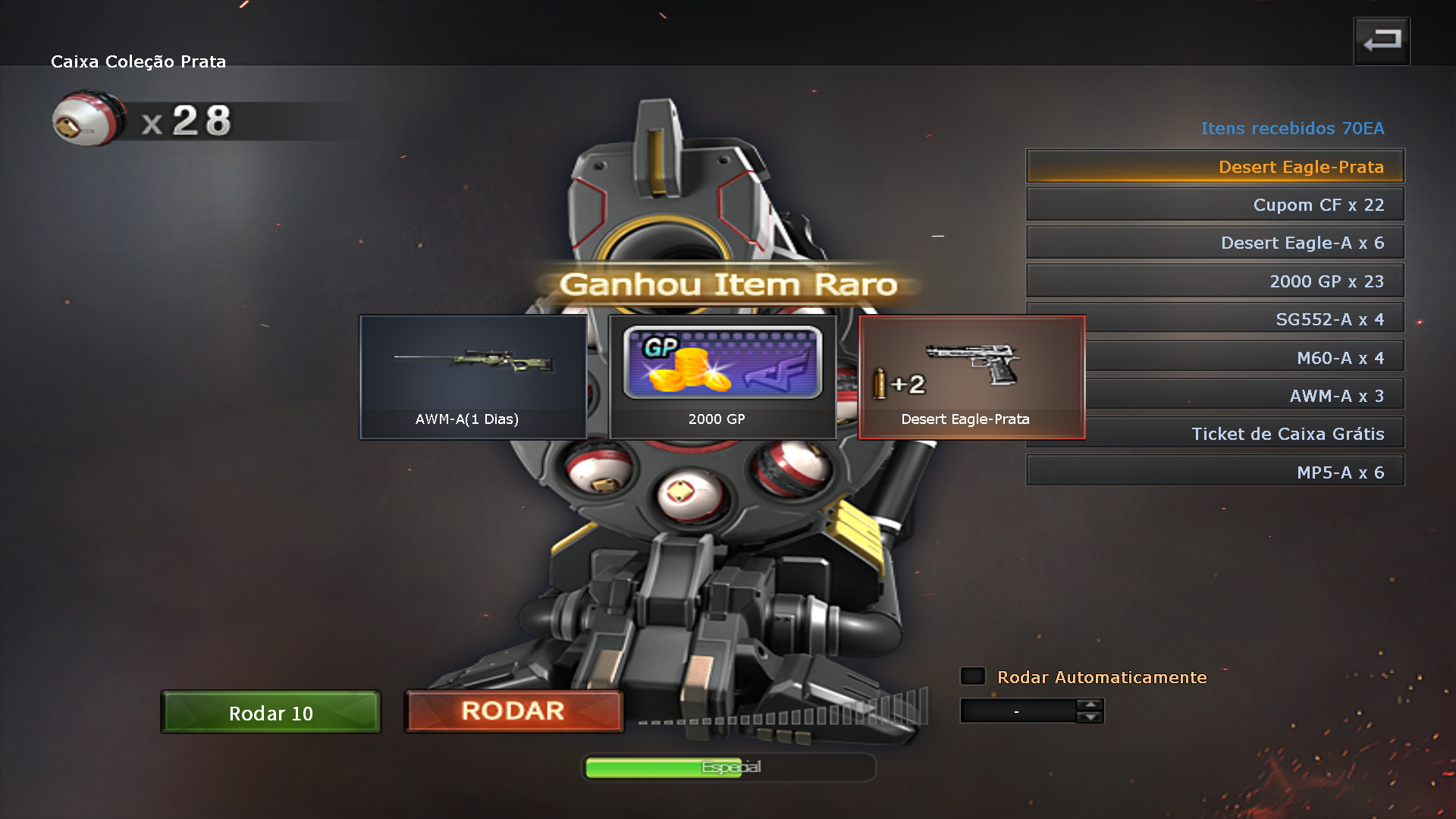Select the AWM-A (1 Dias) reward card
1456x819 pixels.
click(x=473, y=377)
